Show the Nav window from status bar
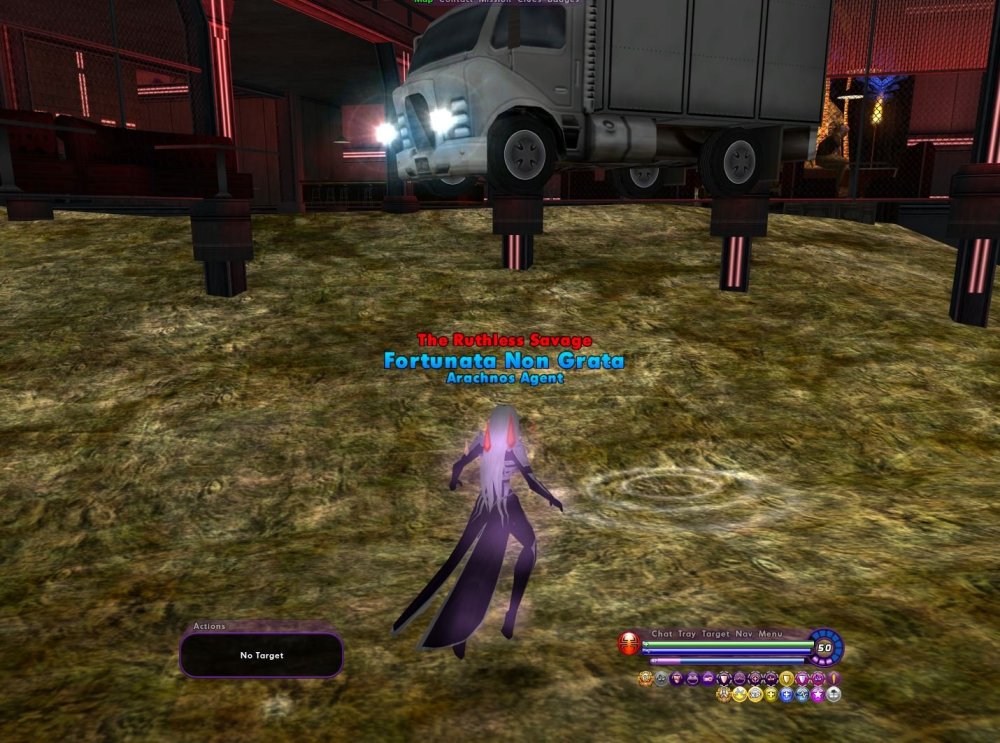This screenshot has width=1000, height=743. coord(744,634)
